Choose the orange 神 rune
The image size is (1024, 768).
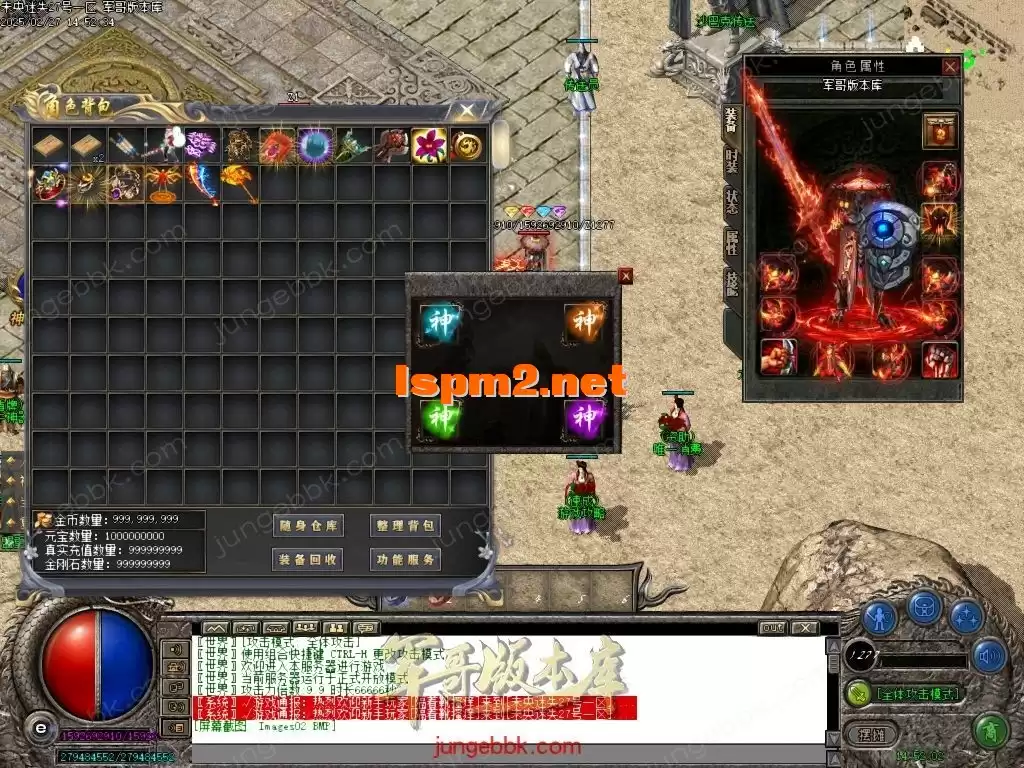pos(583,320)
